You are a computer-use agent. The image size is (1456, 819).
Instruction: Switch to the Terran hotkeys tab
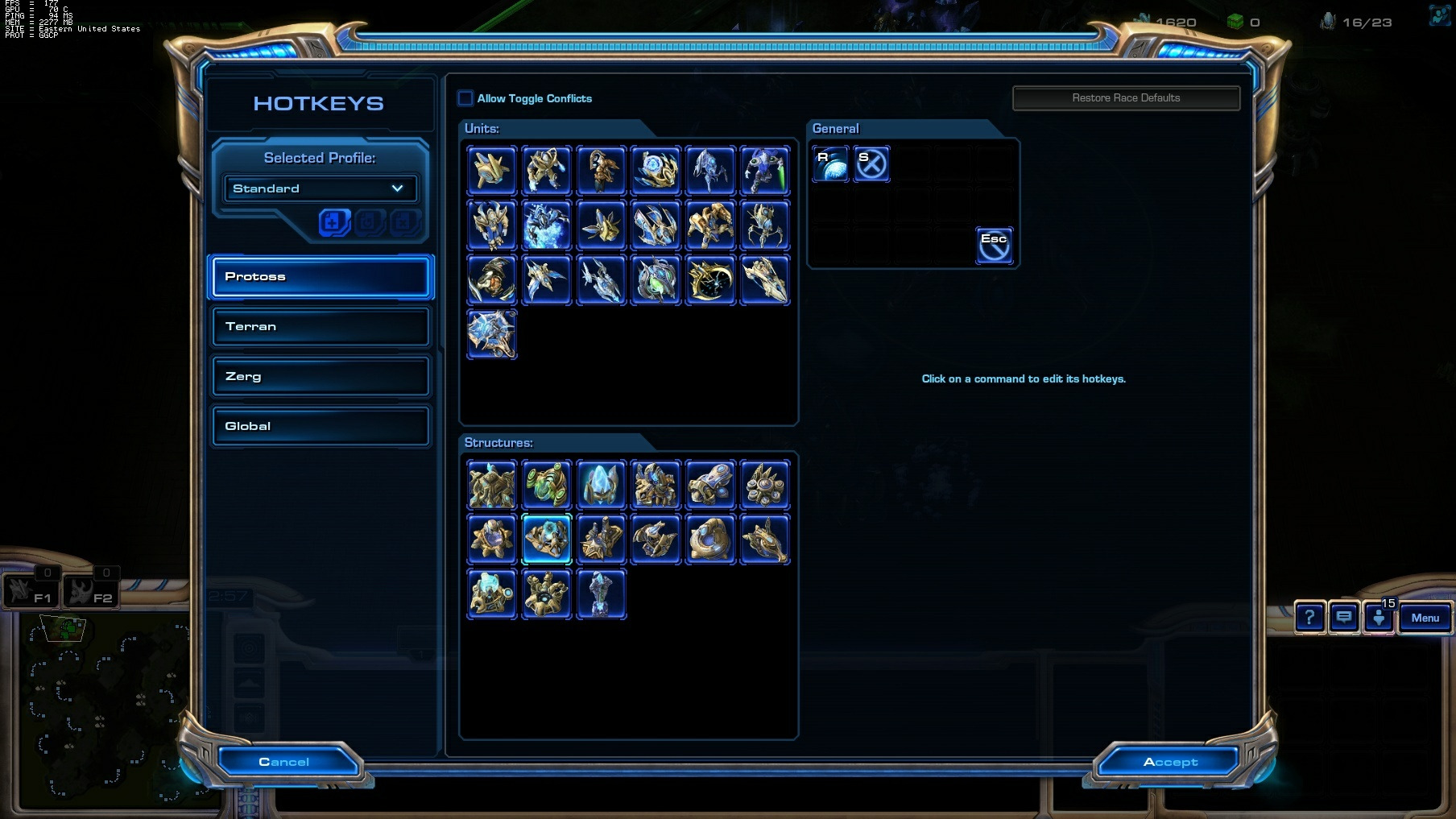pyautogui.click(x=320, y=326)
